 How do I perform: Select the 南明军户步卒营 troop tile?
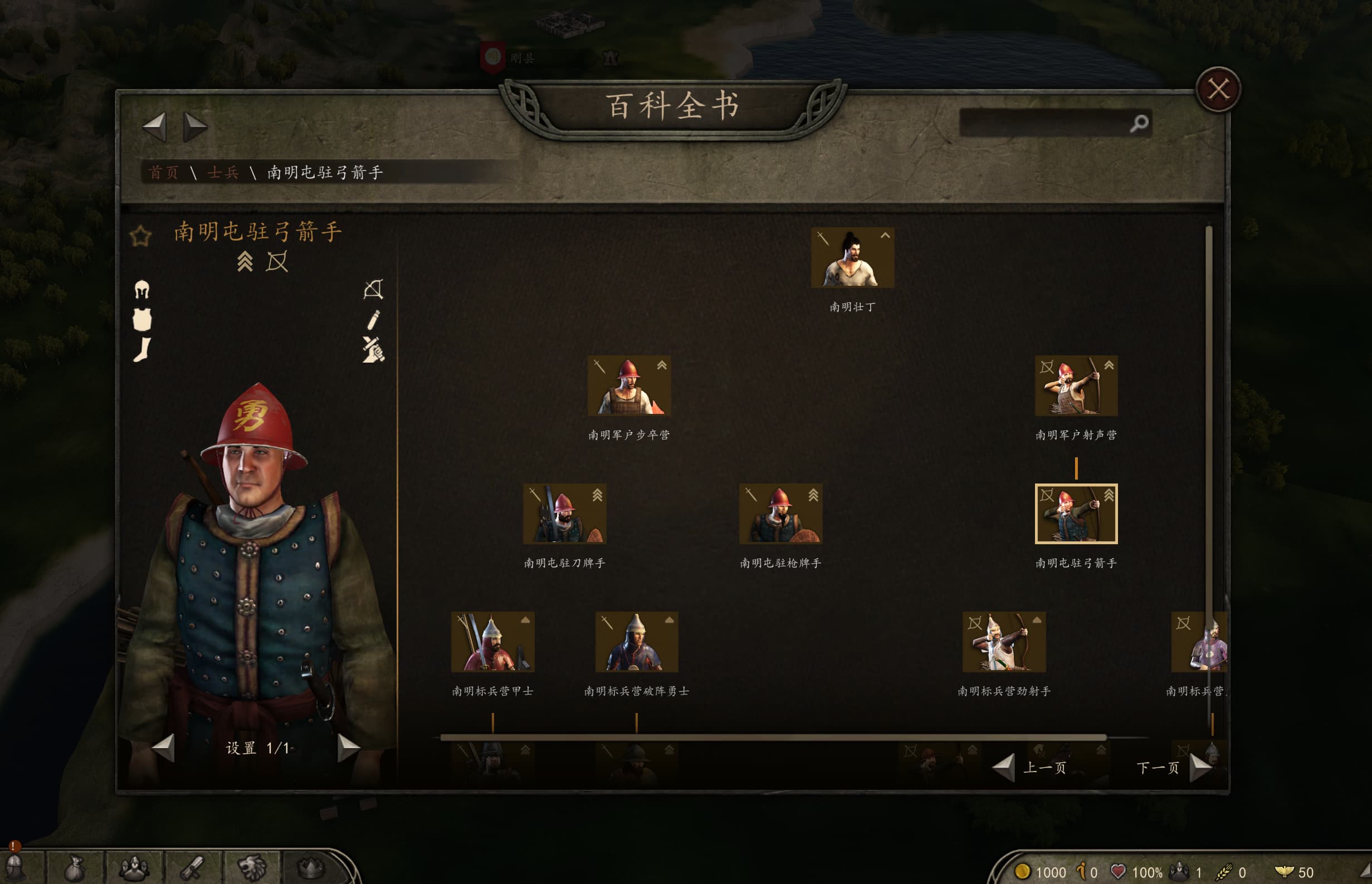tap(629, 386)
